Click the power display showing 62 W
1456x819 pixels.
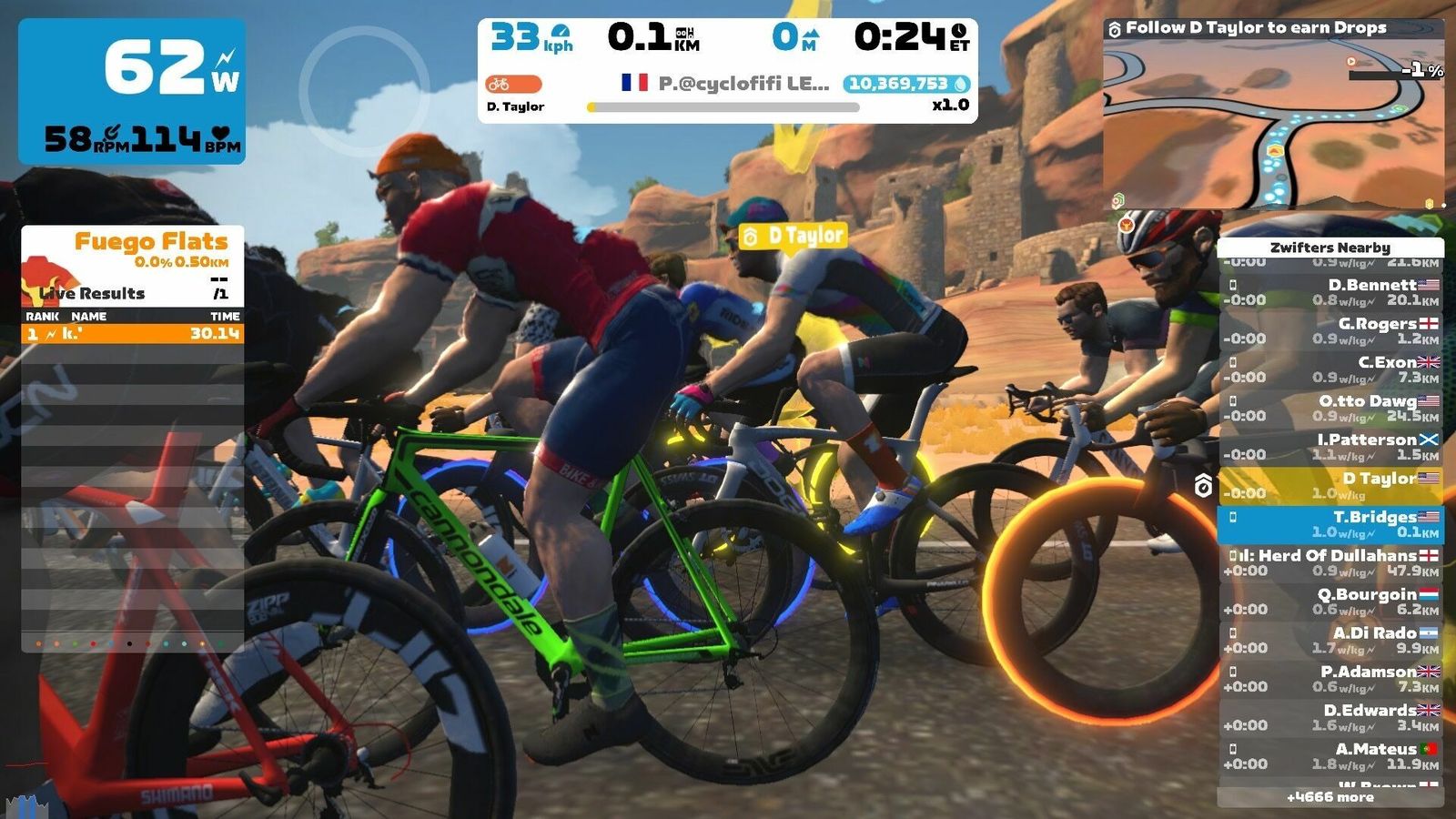pyautogui.click(x=133, y=91)
